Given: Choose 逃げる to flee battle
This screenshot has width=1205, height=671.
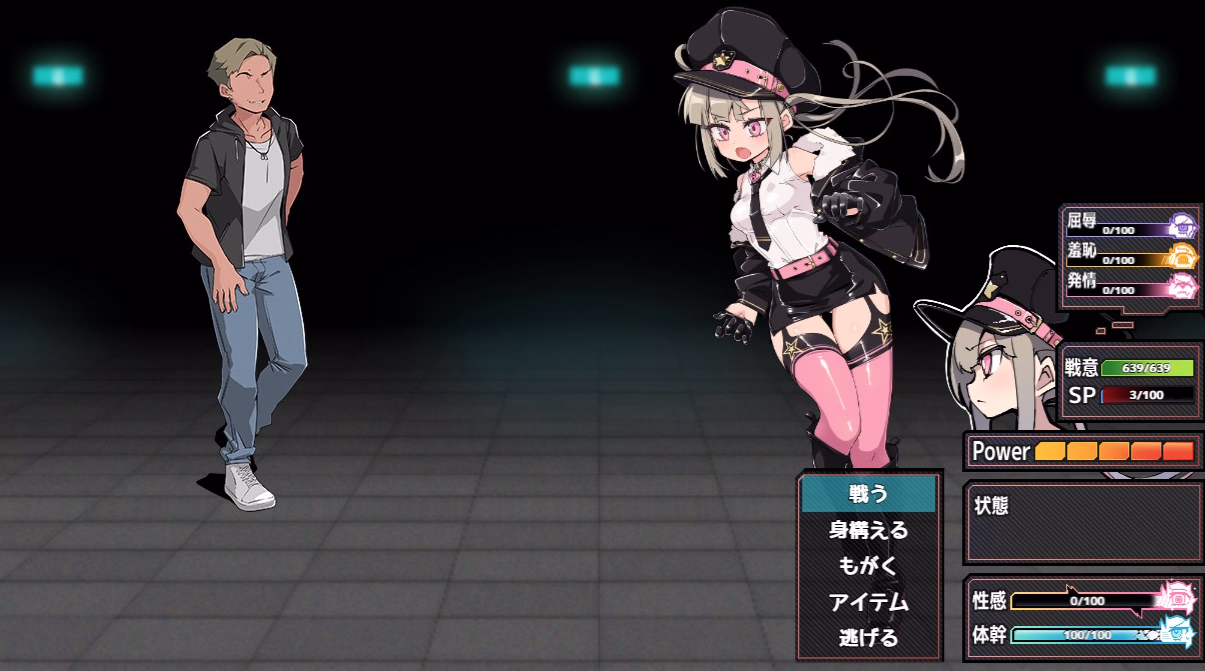Looking at the screenshot, I should pyautogui.click(x=868, y=637).
